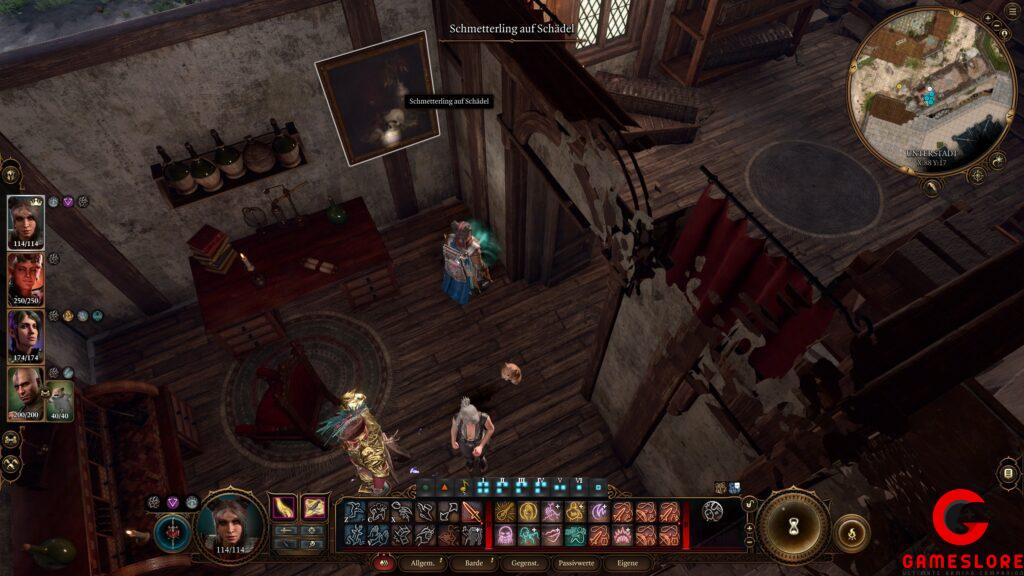
Task: Select the white-haired crowned party portrait
Action: pos(26,220)
